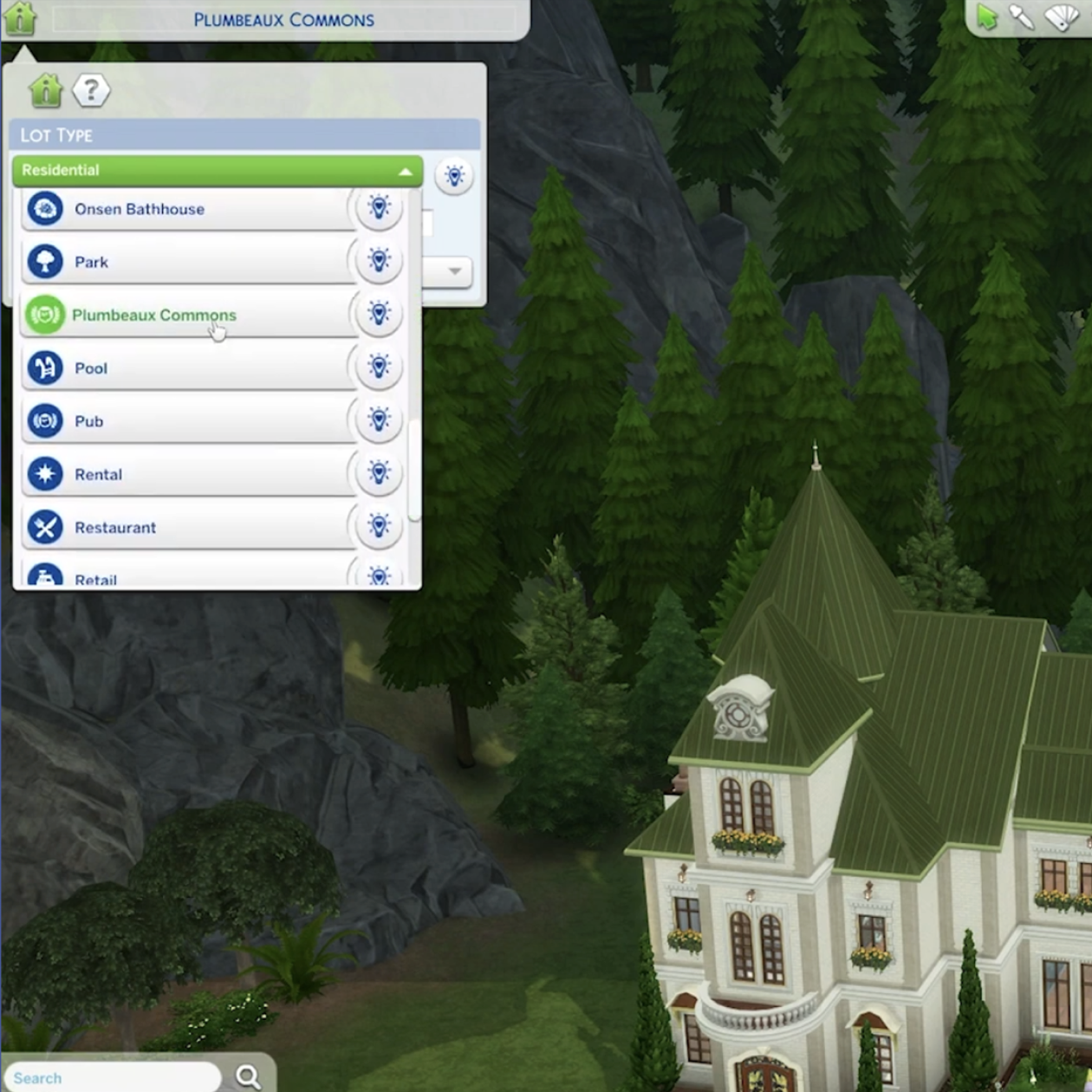Click the Search text field
The image size is (1092, 1092).
(113, 1077)
